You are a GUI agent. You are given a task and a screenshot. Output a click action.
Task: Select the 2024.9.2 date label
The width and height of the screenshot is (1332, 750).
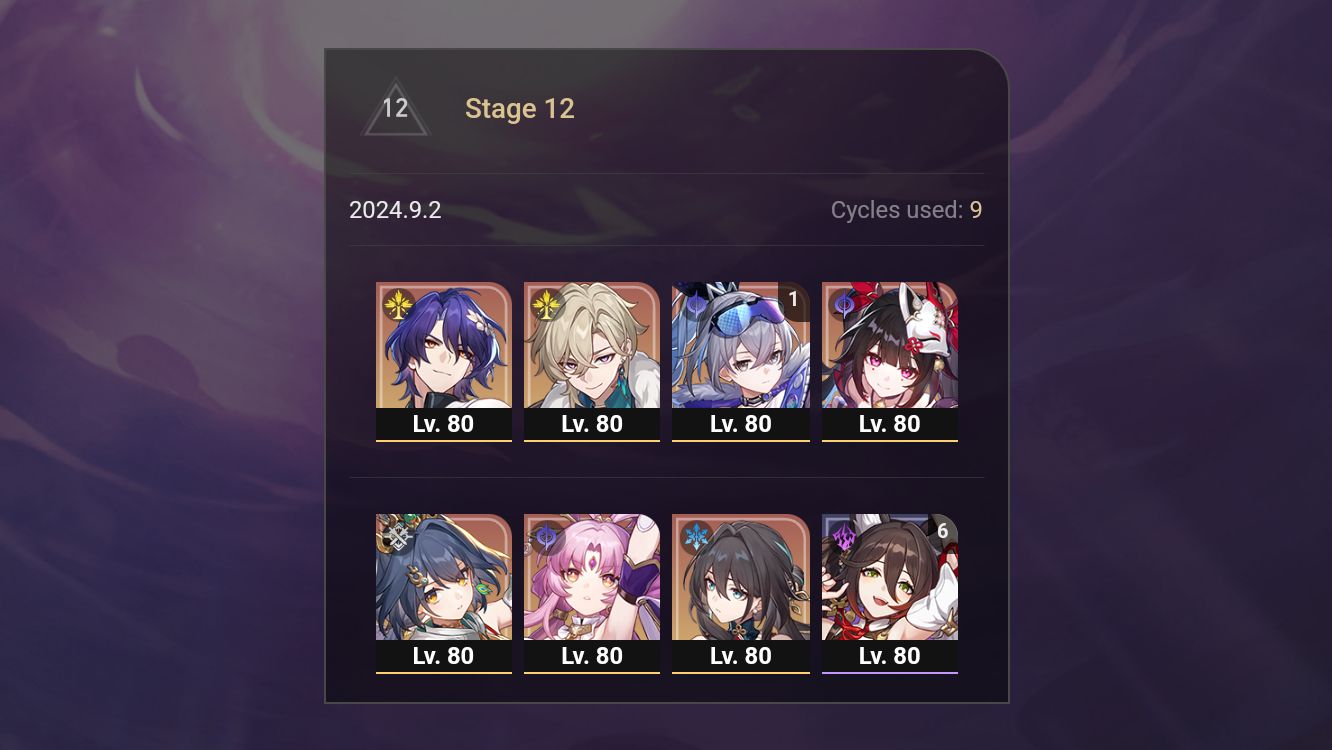(x=396, y=210)
